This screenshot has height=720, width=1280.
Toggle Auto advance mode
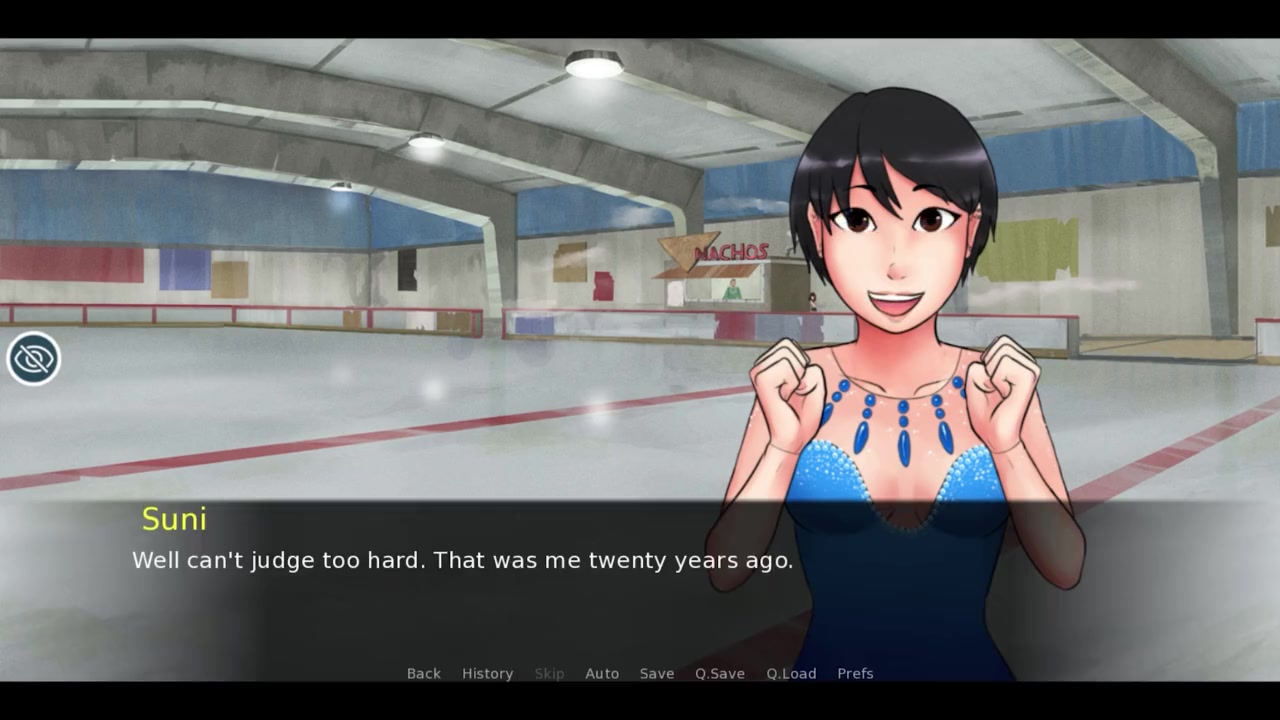601,673
